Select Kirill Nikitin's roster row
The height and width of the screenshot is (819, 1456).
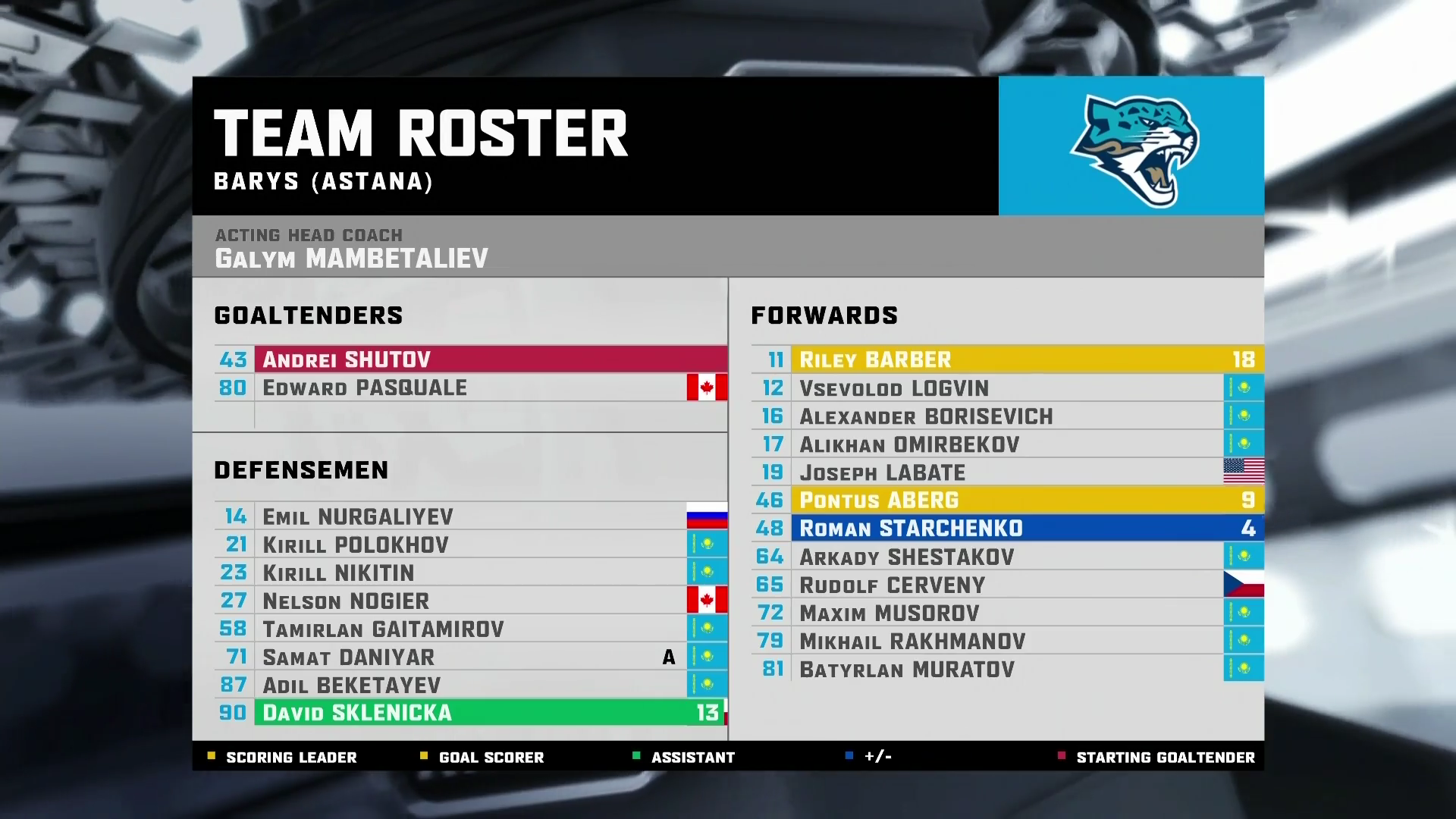470,573
